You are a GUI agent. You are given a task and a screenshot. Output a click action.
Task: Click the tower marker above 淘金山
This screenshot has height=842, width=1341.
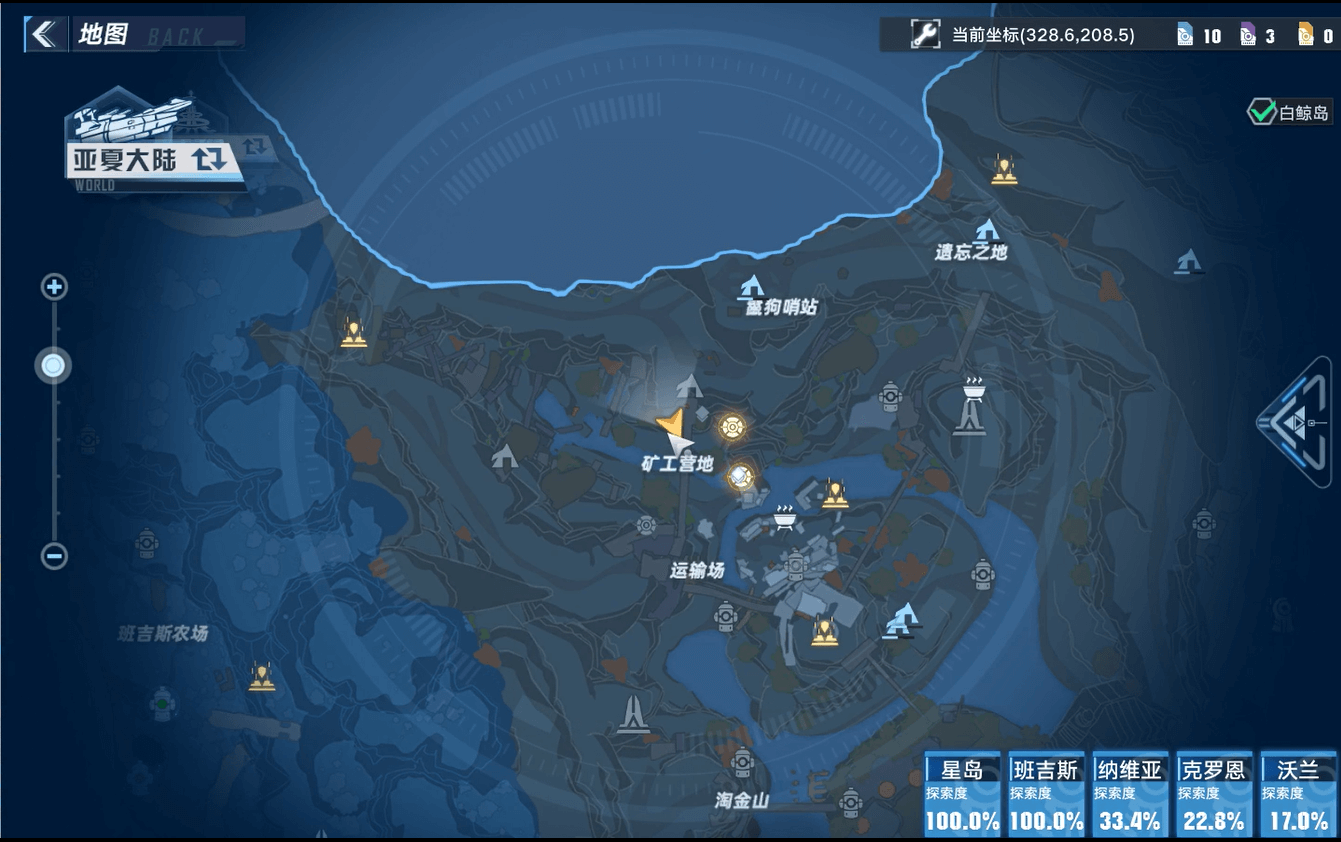pos(632,714)
